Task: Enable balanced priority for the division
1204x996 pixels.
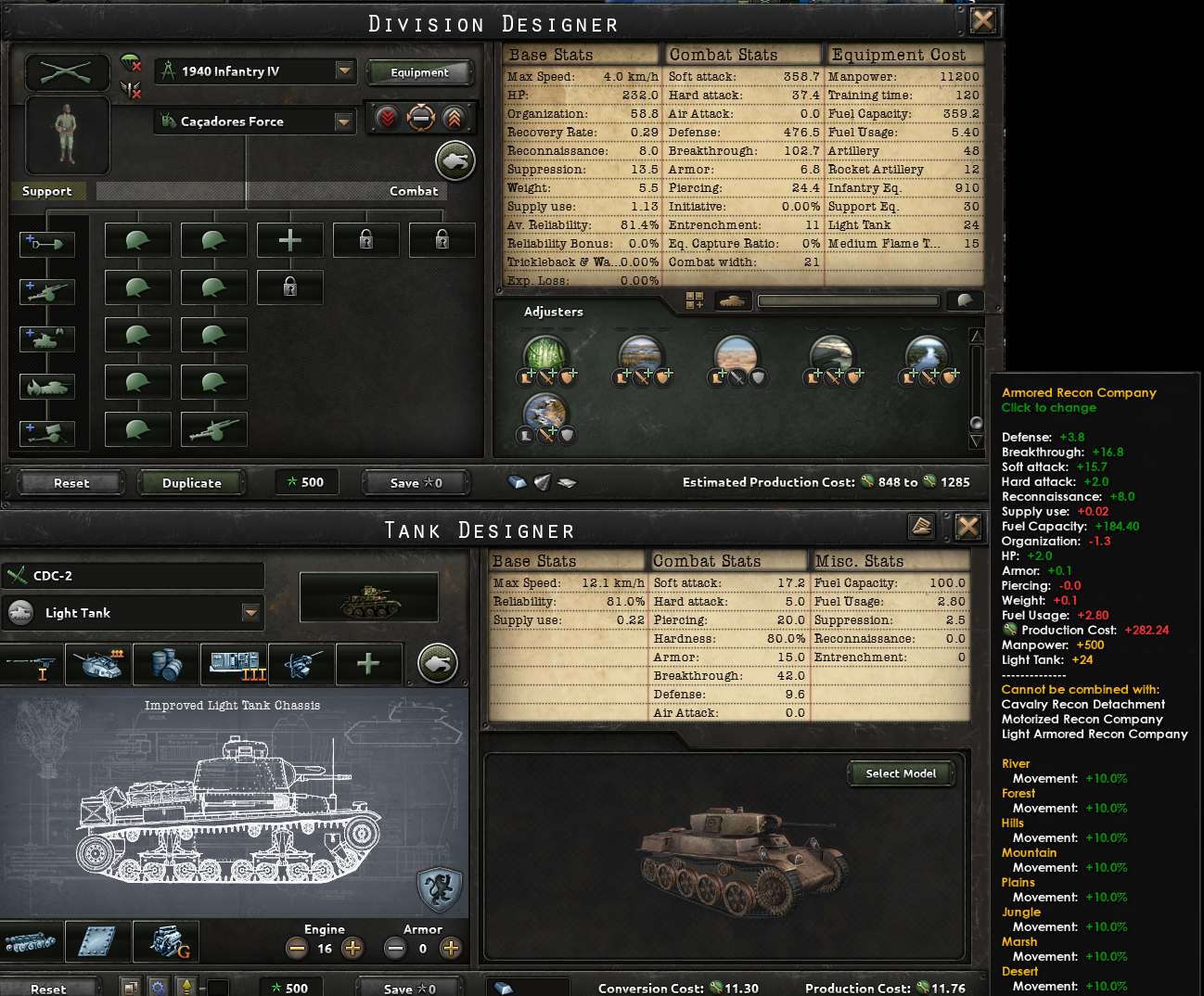Action: pos(421,118)
